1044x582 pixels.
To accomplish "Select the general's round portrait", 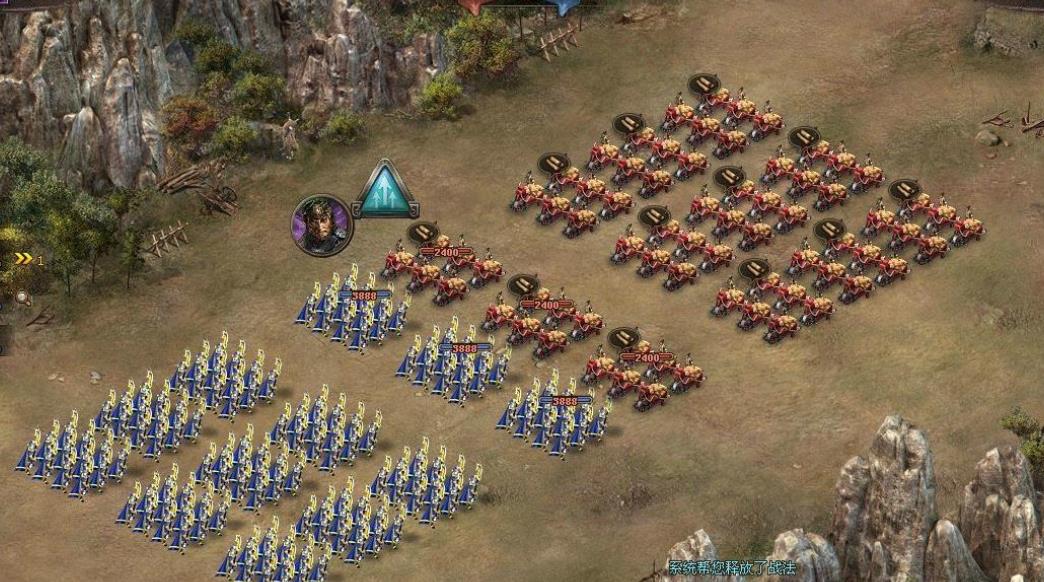I will [322, 224].
